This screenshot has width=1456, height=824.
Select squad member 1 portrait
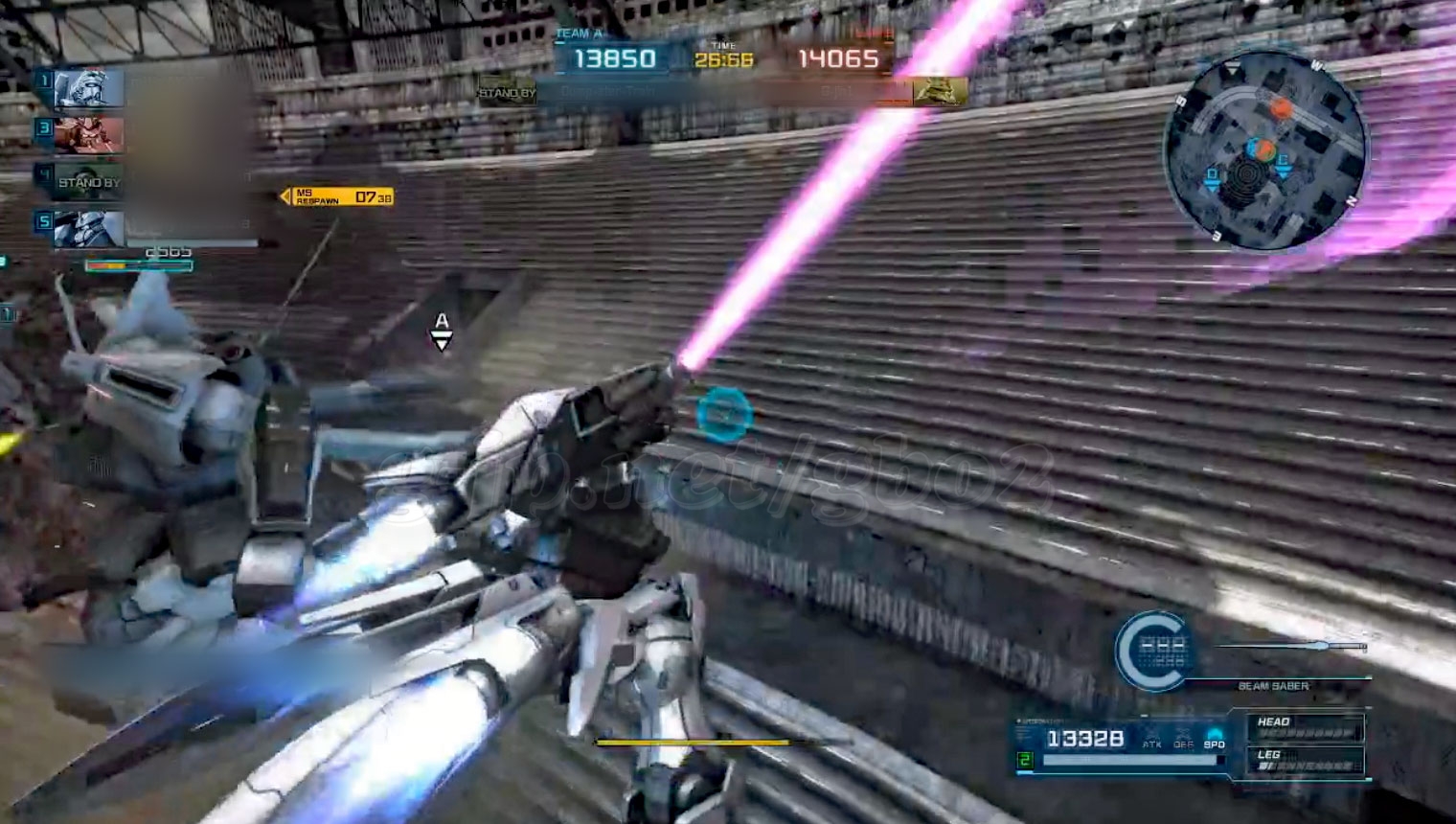coord(88,89)
